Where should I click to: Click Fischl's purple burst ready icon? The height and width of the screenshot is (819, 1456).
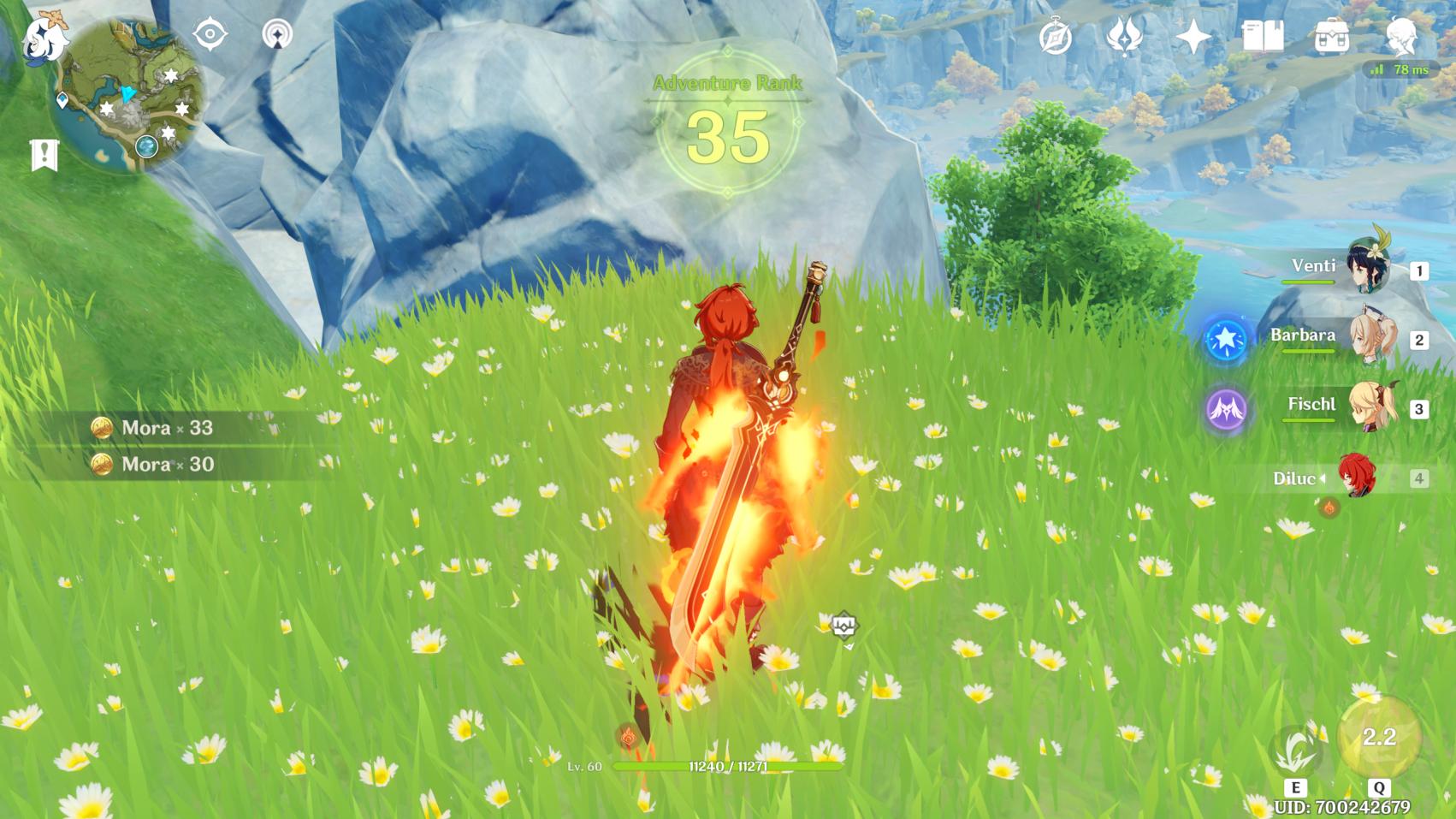click(x=1226, y=408)
